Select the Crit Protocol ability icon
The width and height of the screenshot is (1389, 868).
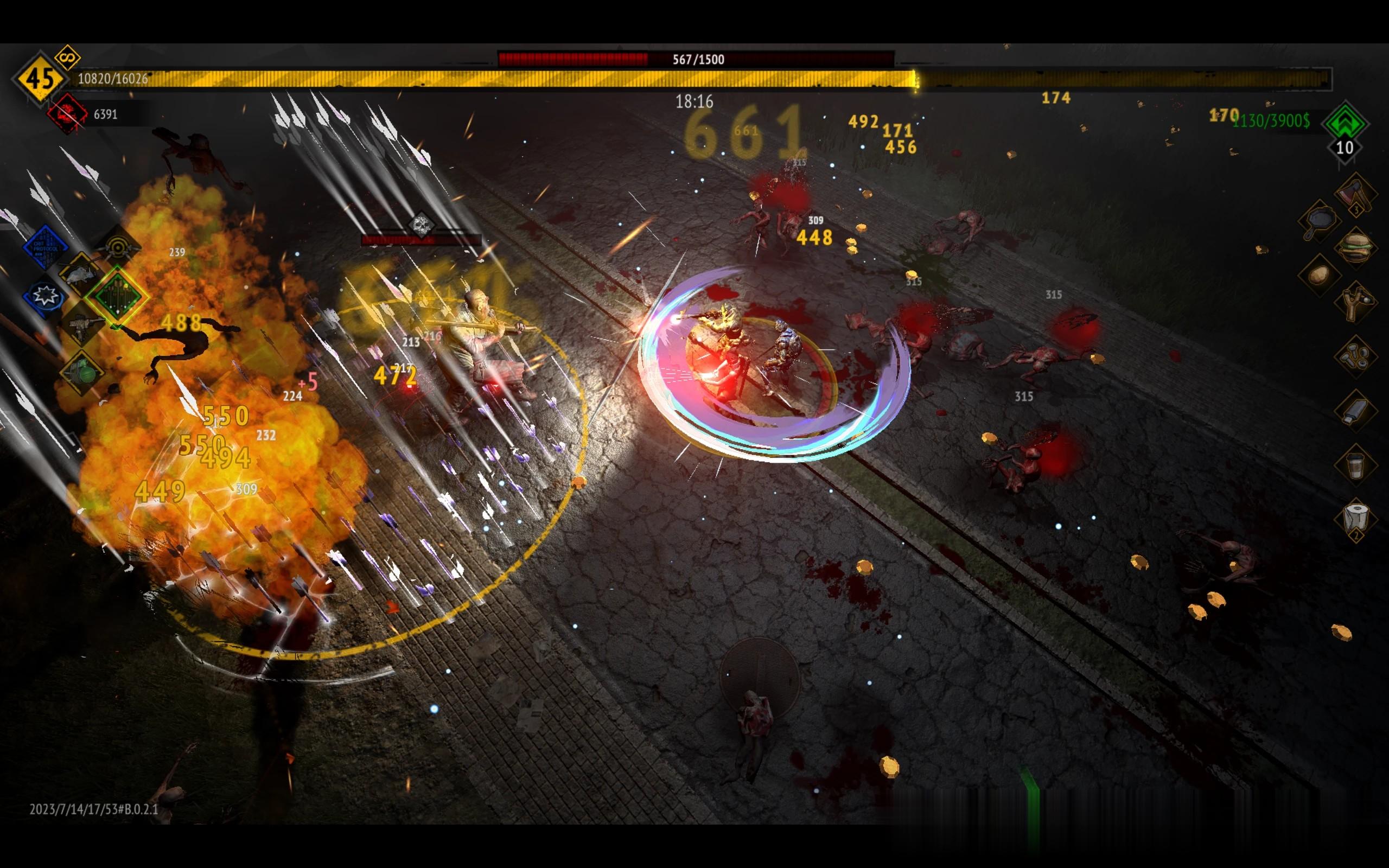coord(46,247)
